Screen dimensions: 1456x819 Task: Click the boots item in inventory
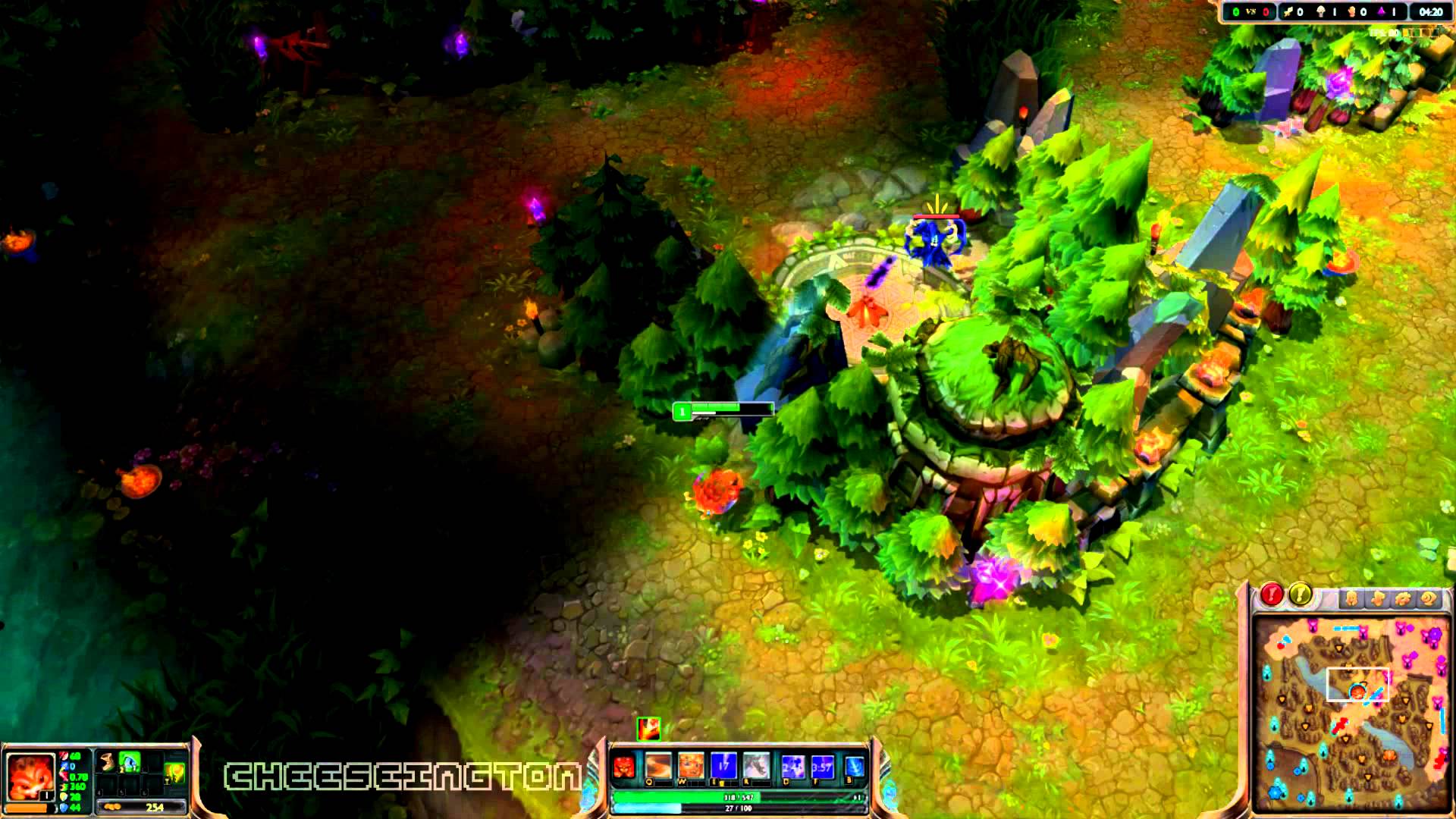point(108,761)
